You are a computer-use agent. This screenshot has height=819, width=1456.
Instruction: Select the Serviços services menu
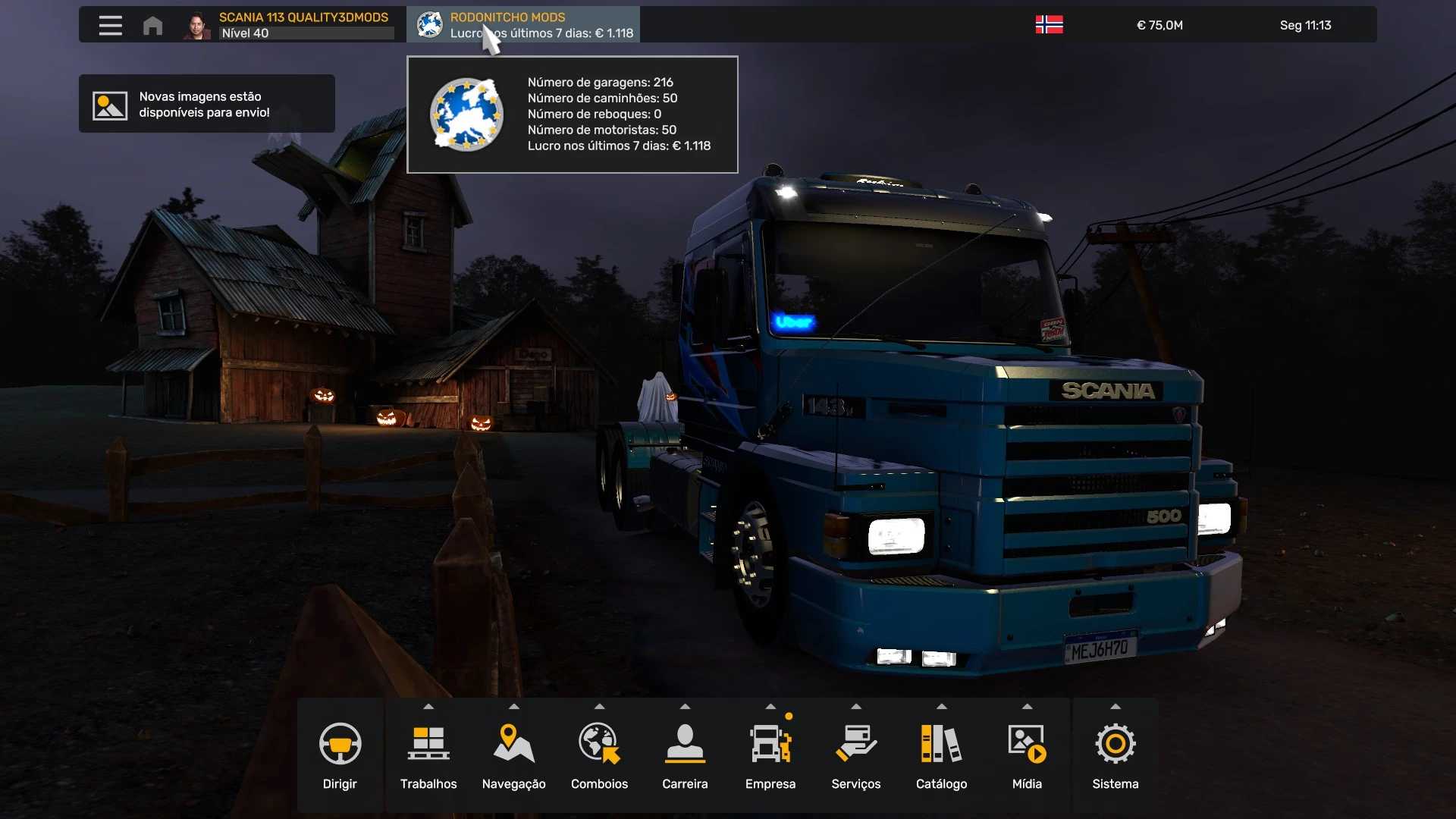pyautogui.click(x=855, y=756)
